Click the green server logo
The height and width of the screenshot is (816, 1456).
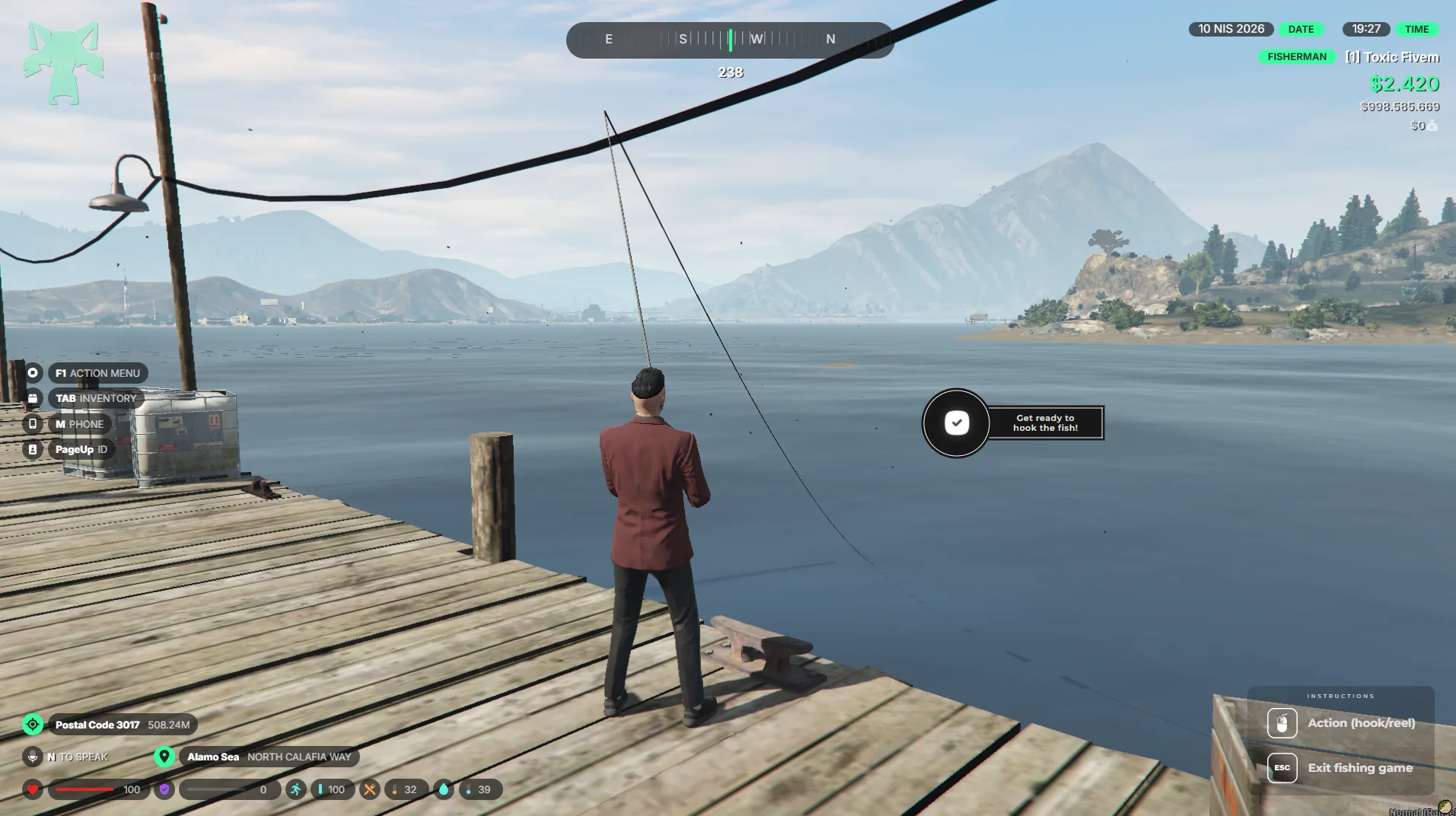click(x=63, y=62)
